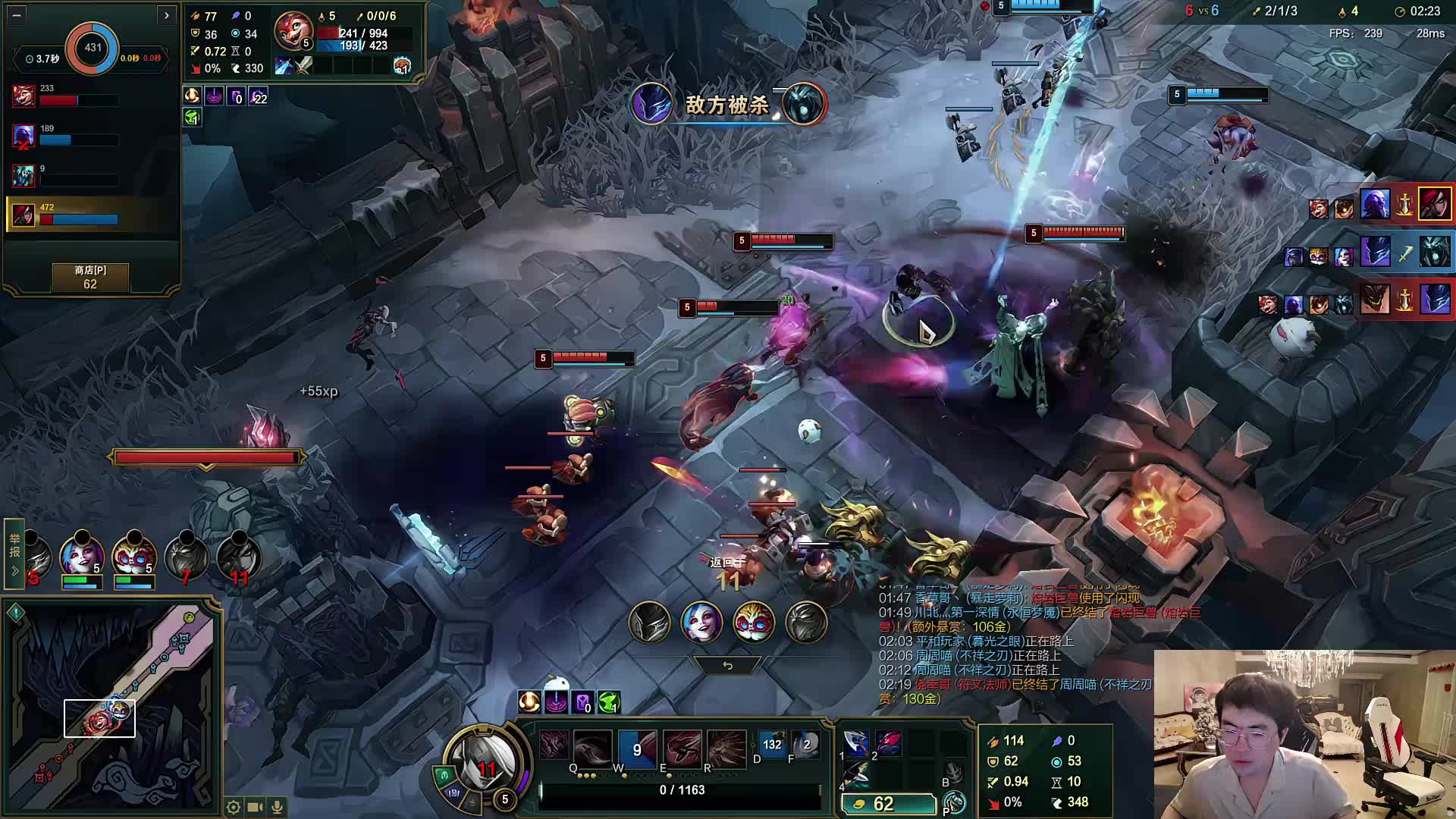The image size is (1456, 819).
Task: Expand the death recap panel arrow
Action: tap(166, 14)
